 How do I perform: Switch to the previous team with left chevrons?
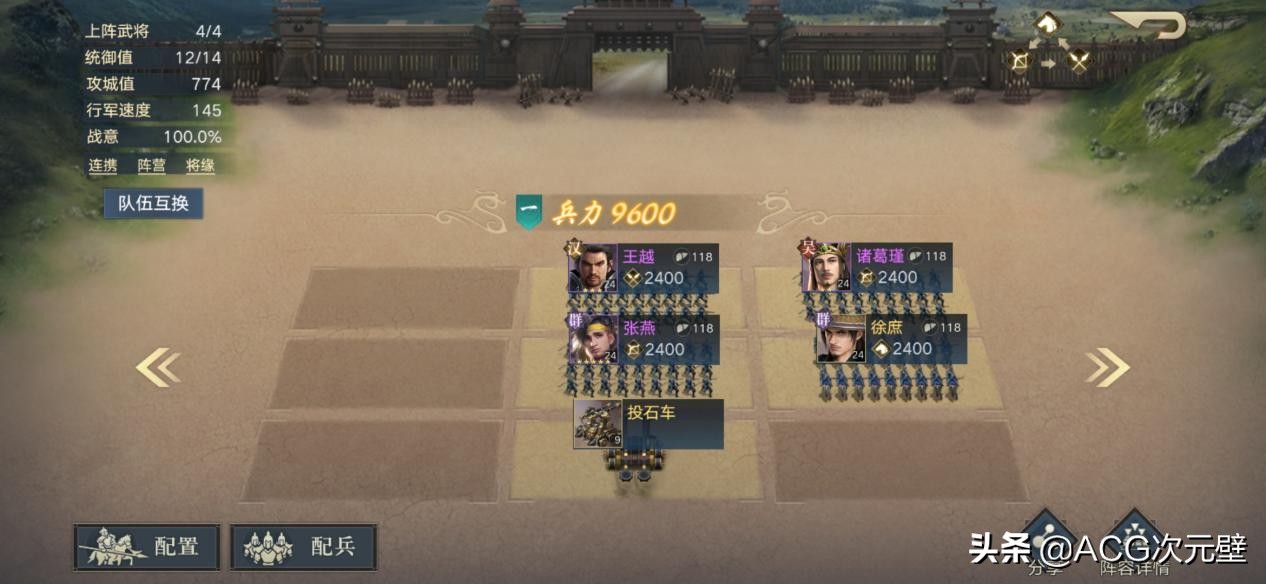click(158, 368)
